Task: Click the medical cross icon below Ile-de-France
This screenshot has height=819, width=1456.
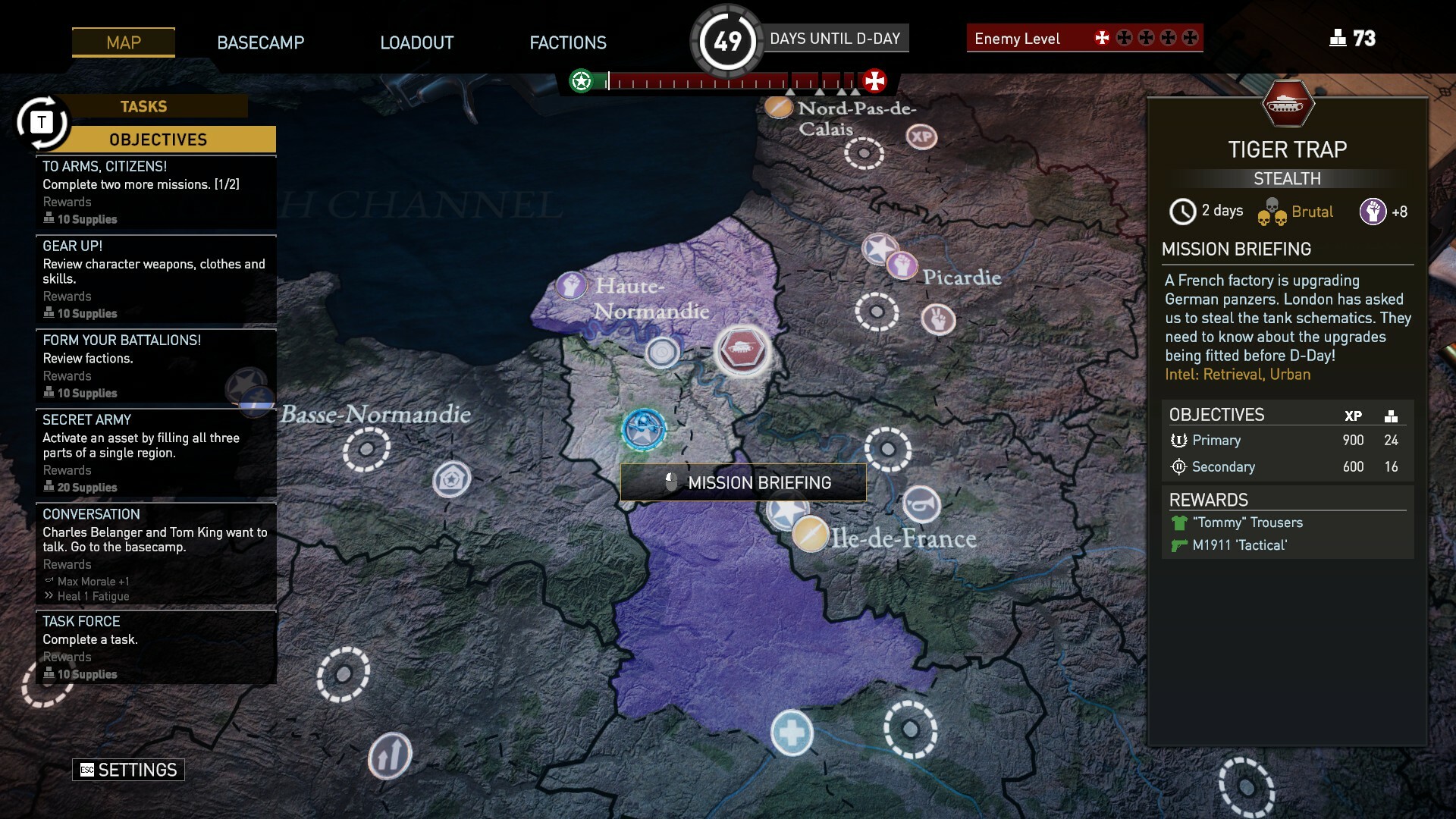Action: tap(792, 733)
